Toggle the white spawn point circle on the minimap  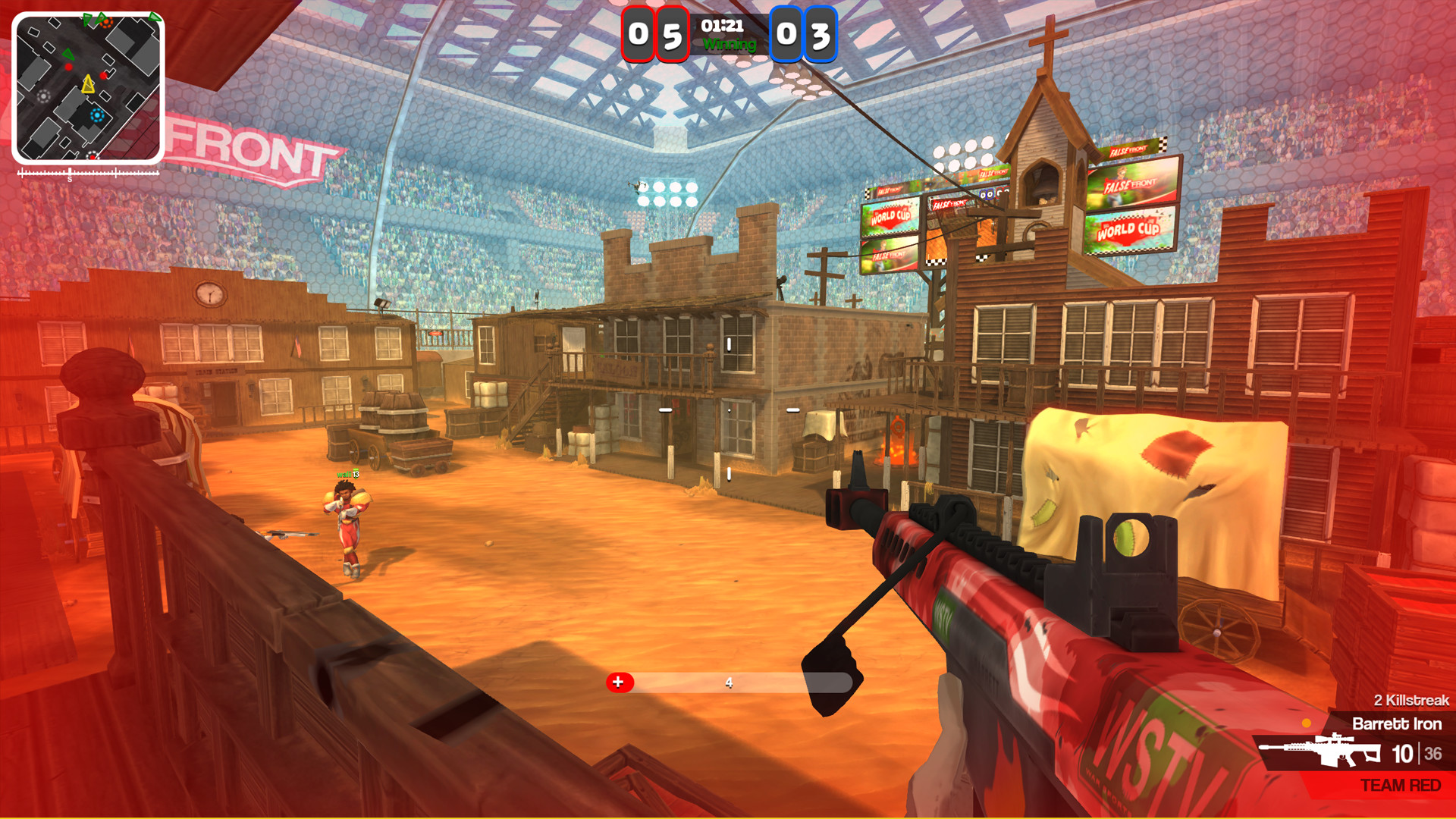[43, 96]
